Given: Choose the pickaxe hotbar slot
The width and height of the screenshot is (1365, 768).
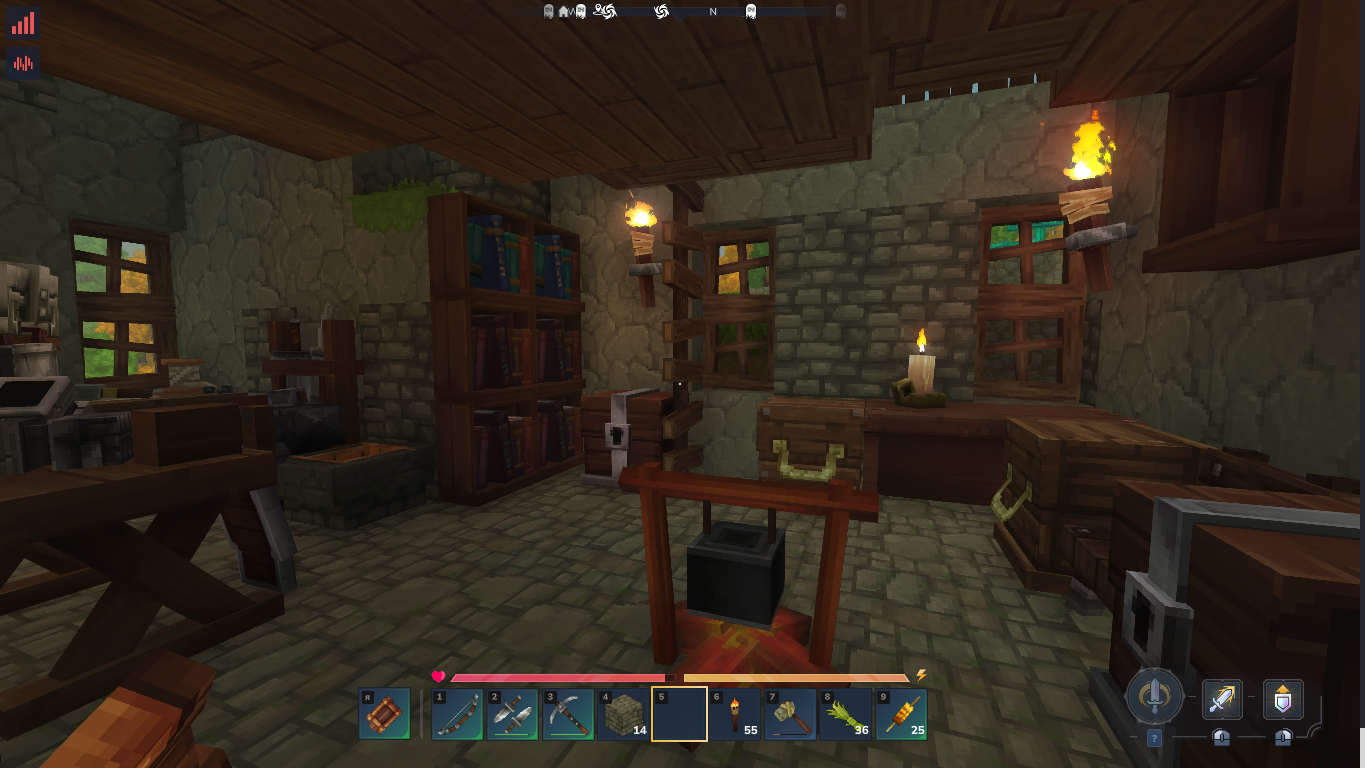Looking at the screenshot, I should point(568,714).
